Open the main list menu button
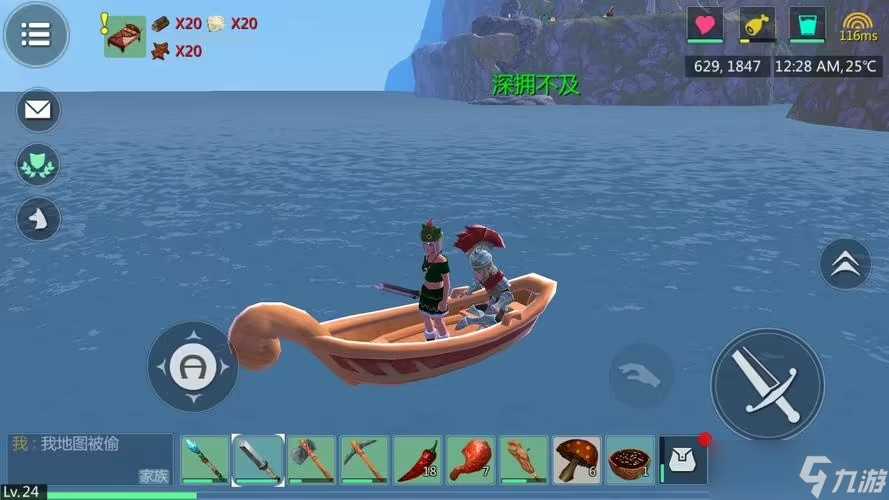The width and height of the screenshot is (889, 500). tap(36, 35)
